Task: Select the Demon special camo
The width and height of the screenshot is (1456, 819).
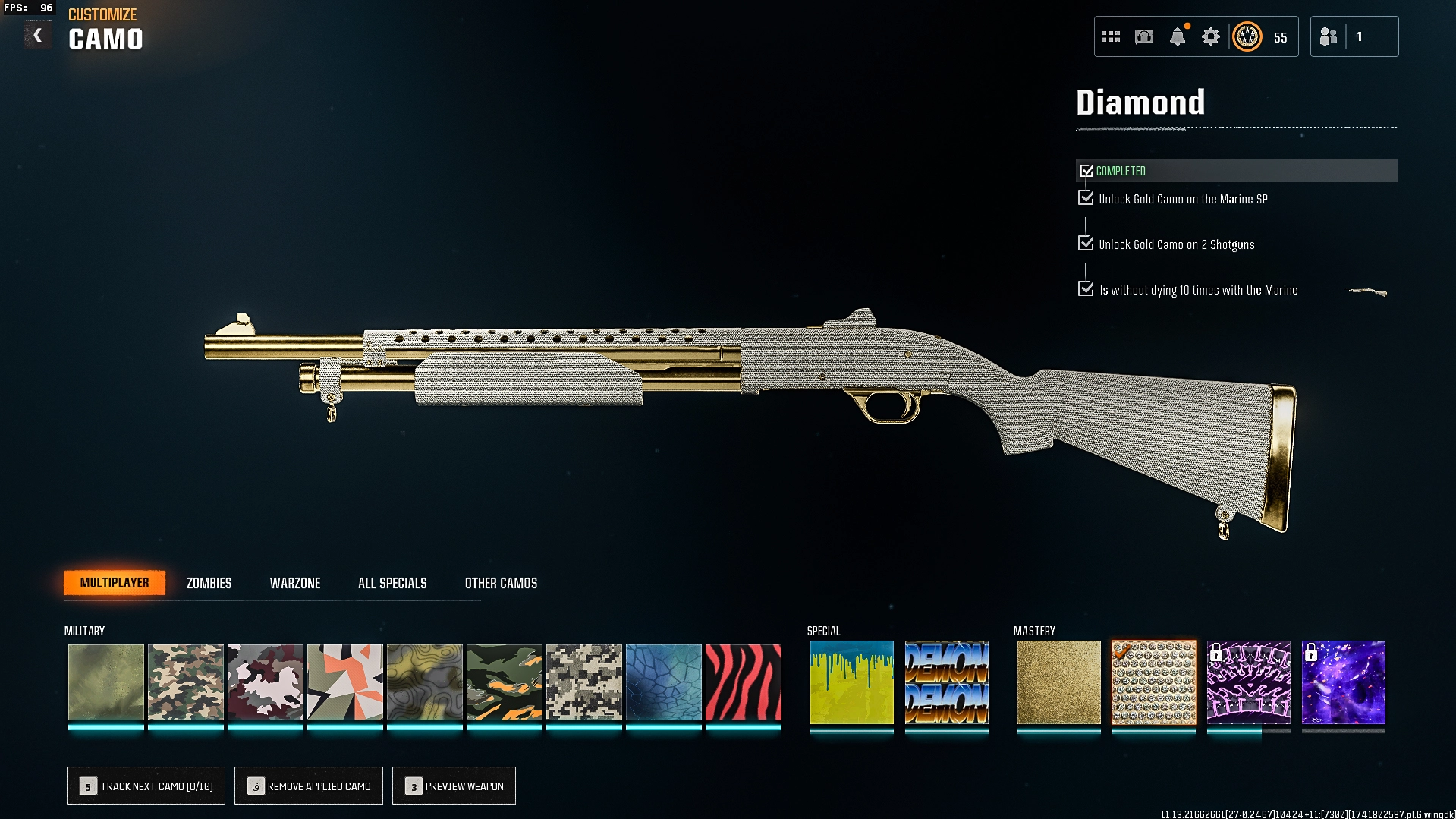Action: point(946,682)
